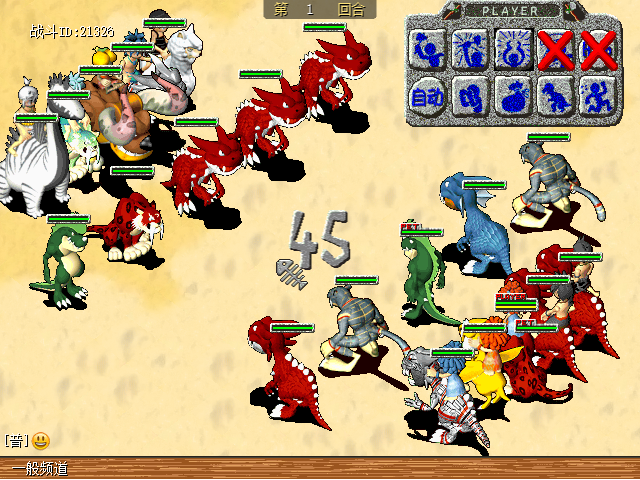Screen dimensions: 640x480
Task: Choose the shield guard command
Action: pos(470,97)
